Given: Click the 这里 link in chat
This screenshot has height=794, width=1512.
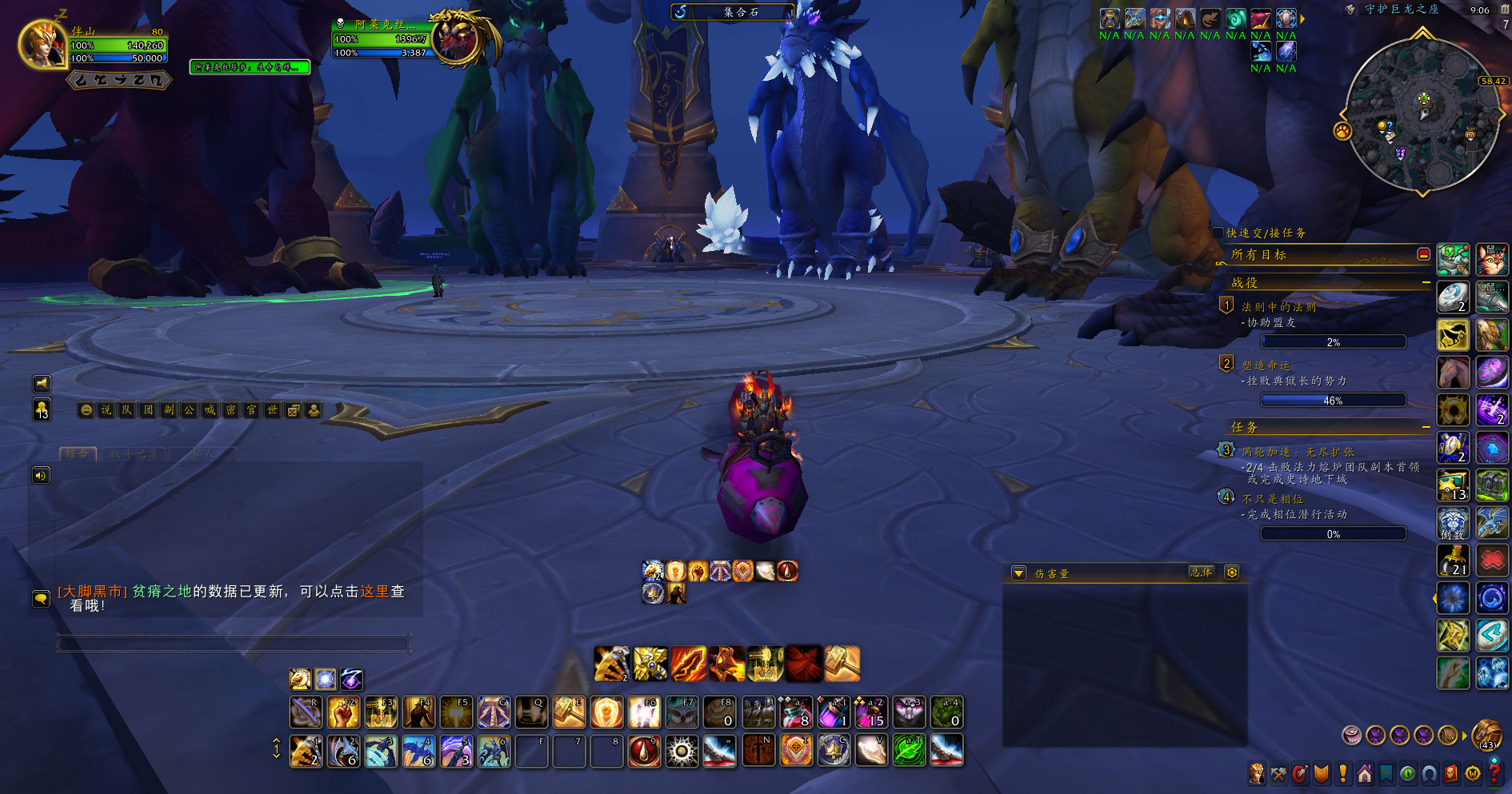Looking at the screenshot, I should (x=374, y=591).
